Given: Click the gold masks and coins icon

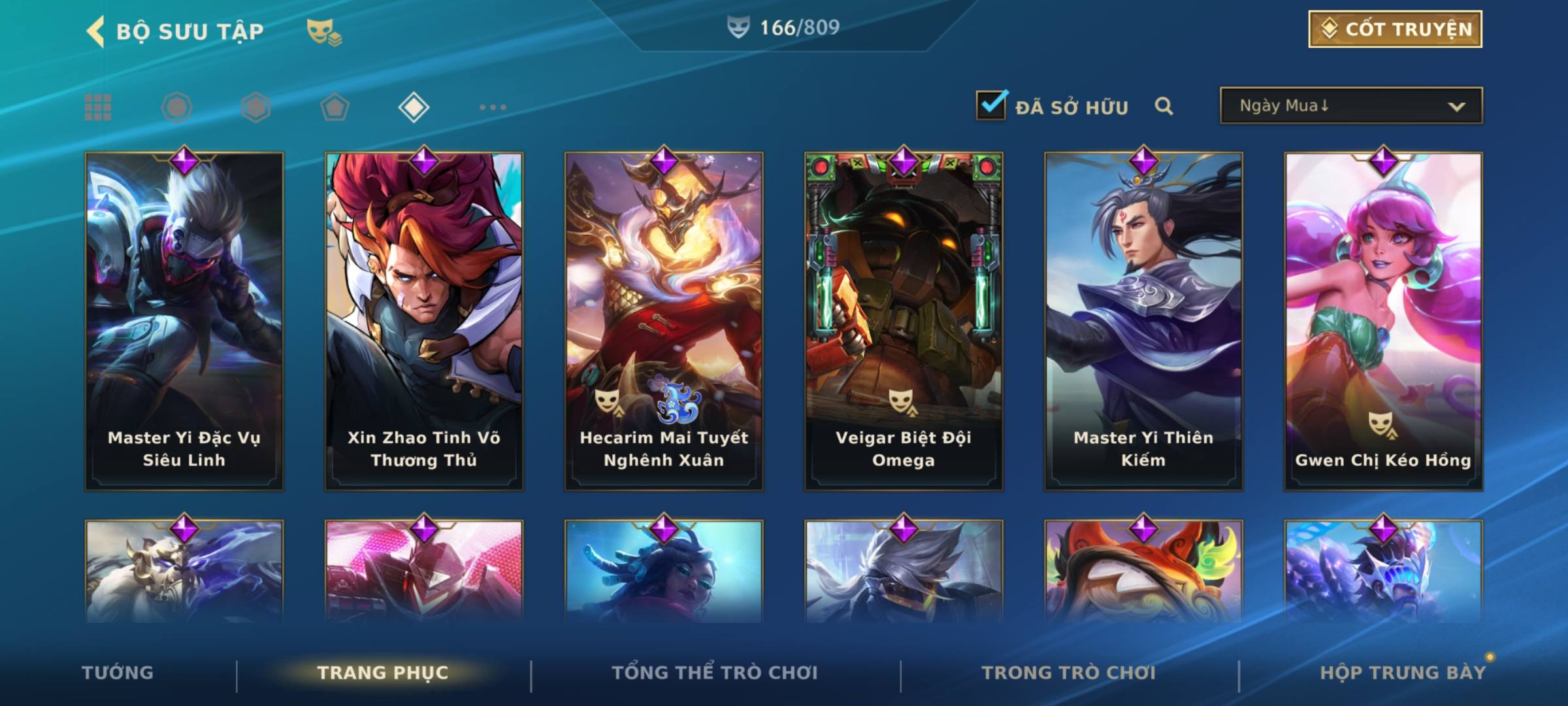Looking at the screenshot, I should pyautogui.click(x=324, y=31).
